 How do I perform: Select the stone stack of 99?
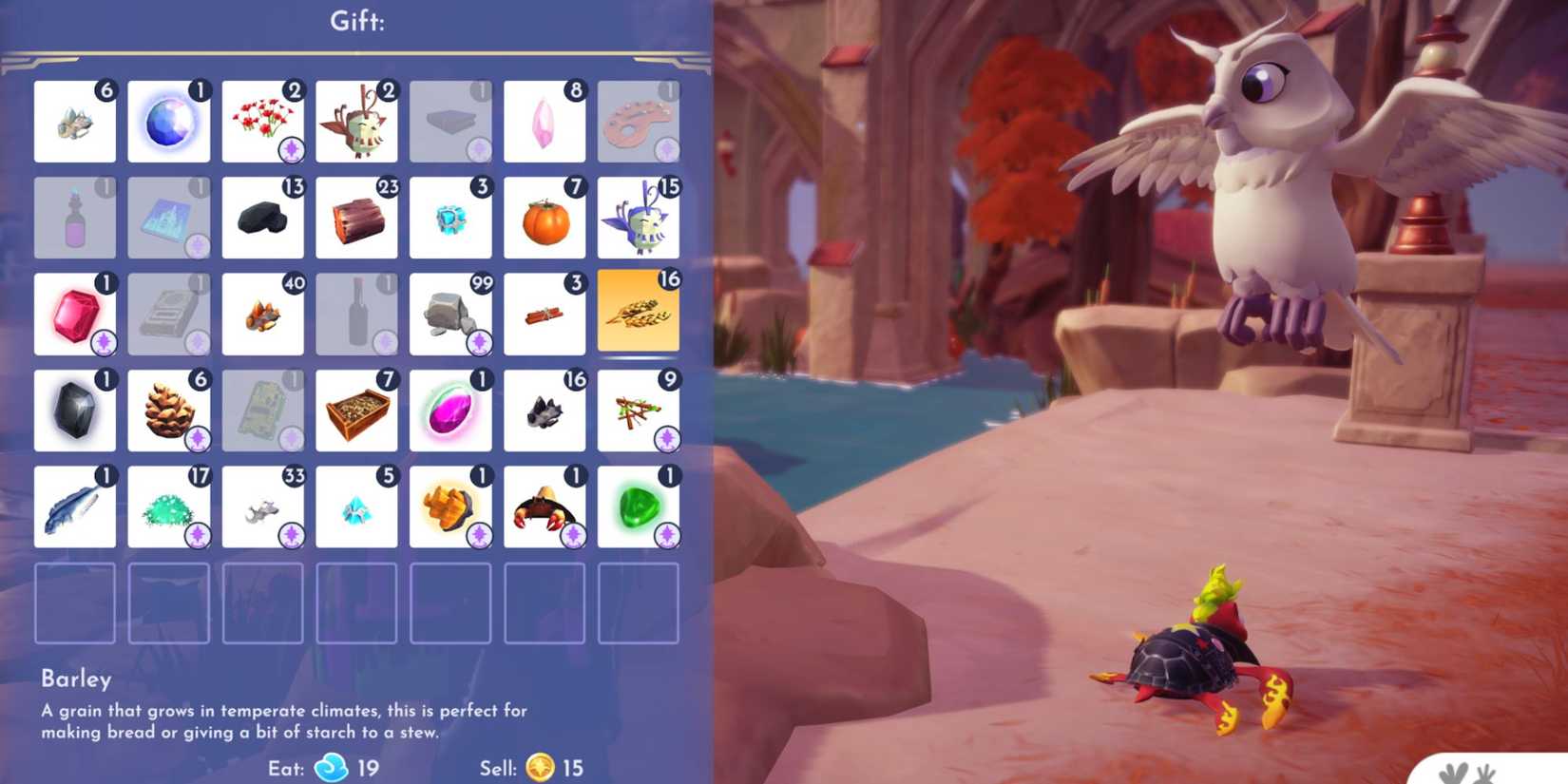click(451, 314)
